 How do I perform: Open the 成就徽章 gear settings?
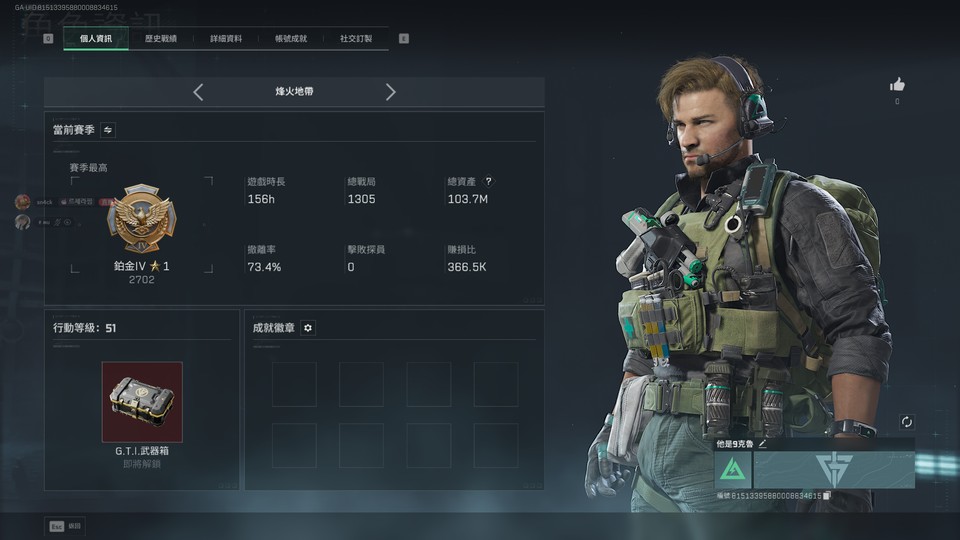[308, 328]
